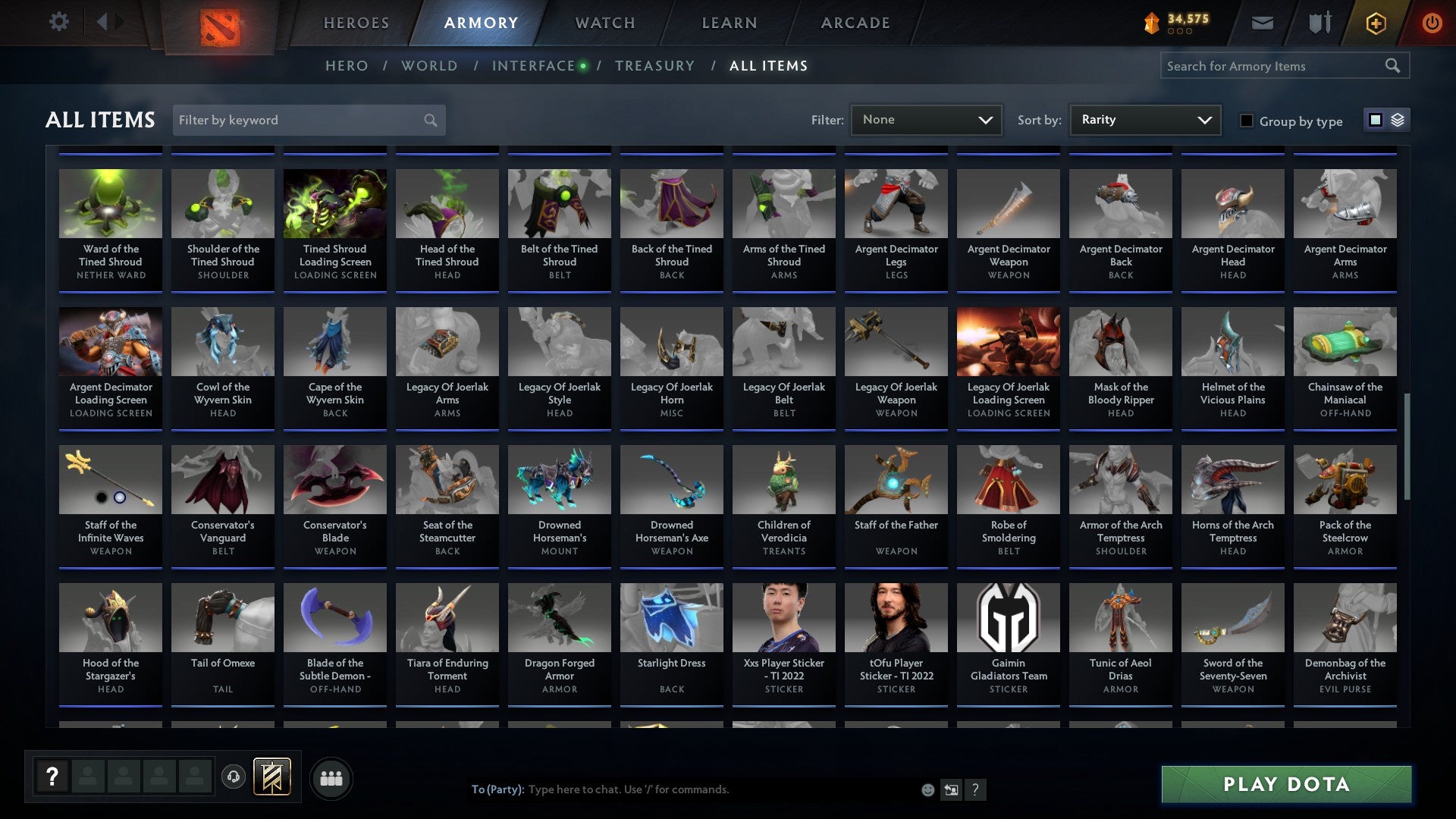Select the Starlight Dress back item
The width and height of the screenshot is (1456, 819).
pyautogui.click(x=671, y=642)
